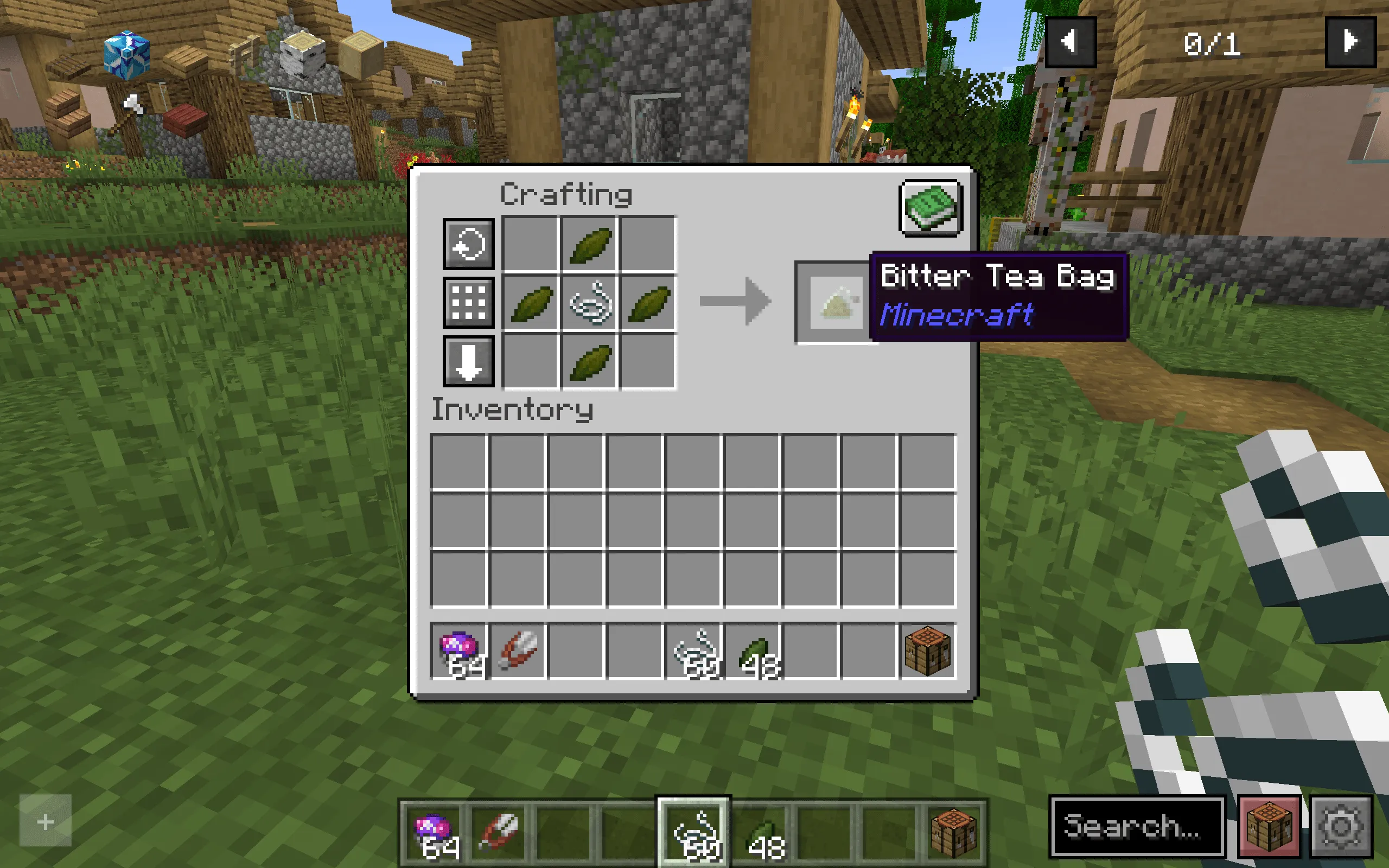Click the Crafting heading of the panel
Image resolution: width=1389 pixels, height=868 pixels.
565,195
